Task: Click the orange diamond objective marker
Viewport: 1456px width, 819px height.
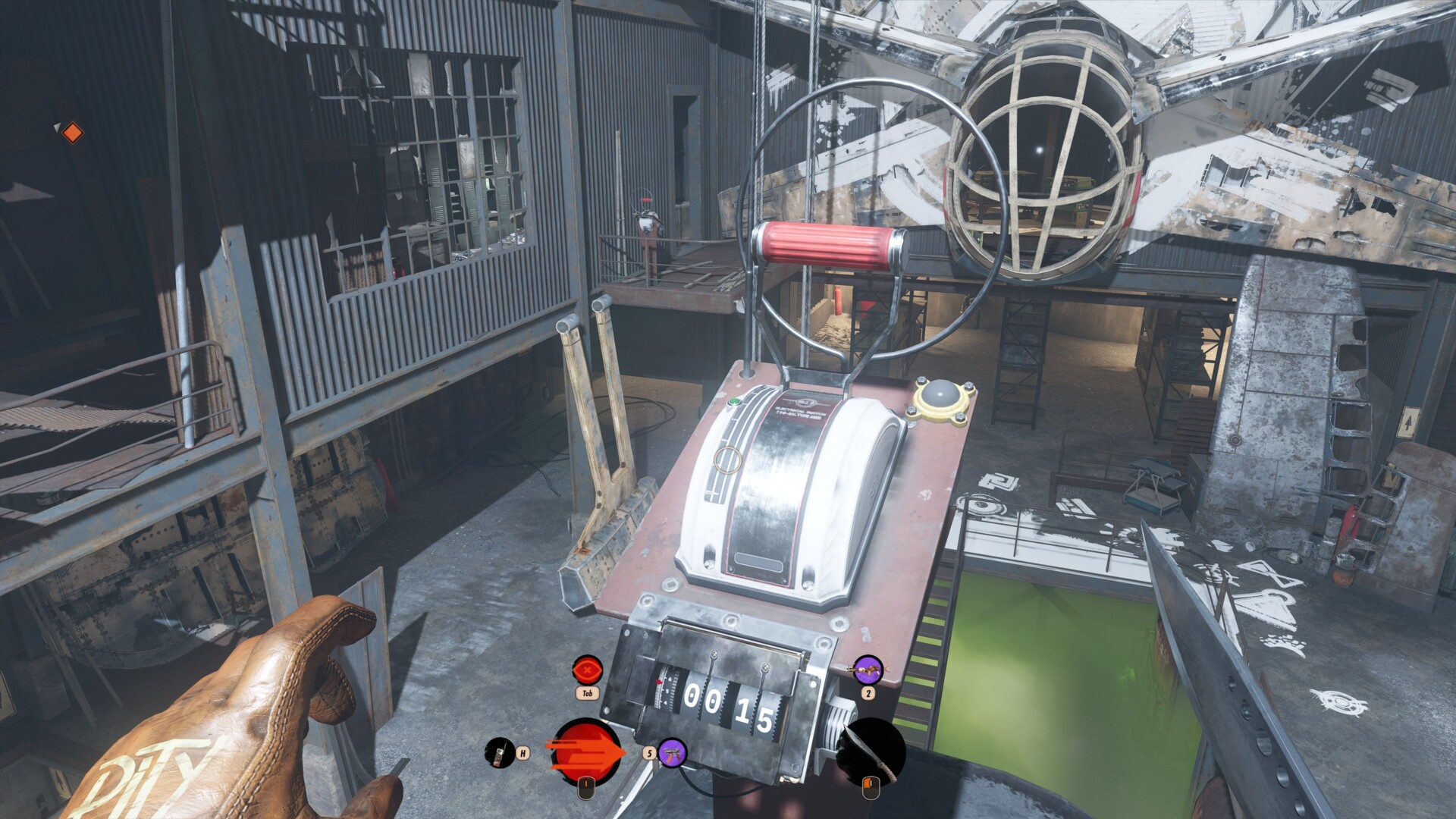Action: click(x=72, y=133)
